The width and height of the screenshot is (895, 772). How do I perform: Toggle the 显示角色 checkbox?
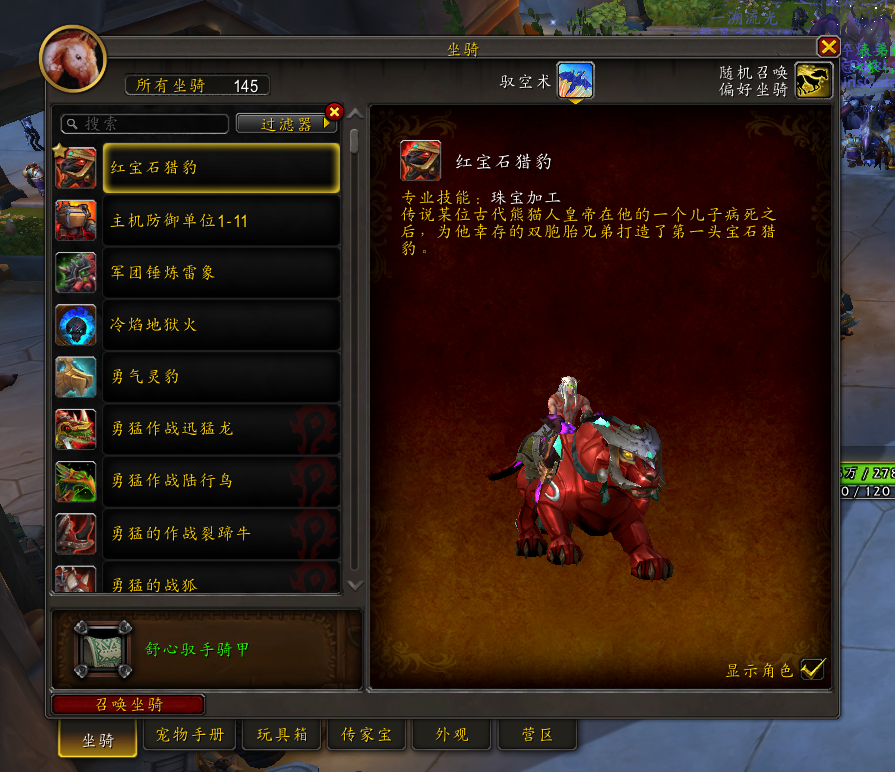click(x=812, y=669)
